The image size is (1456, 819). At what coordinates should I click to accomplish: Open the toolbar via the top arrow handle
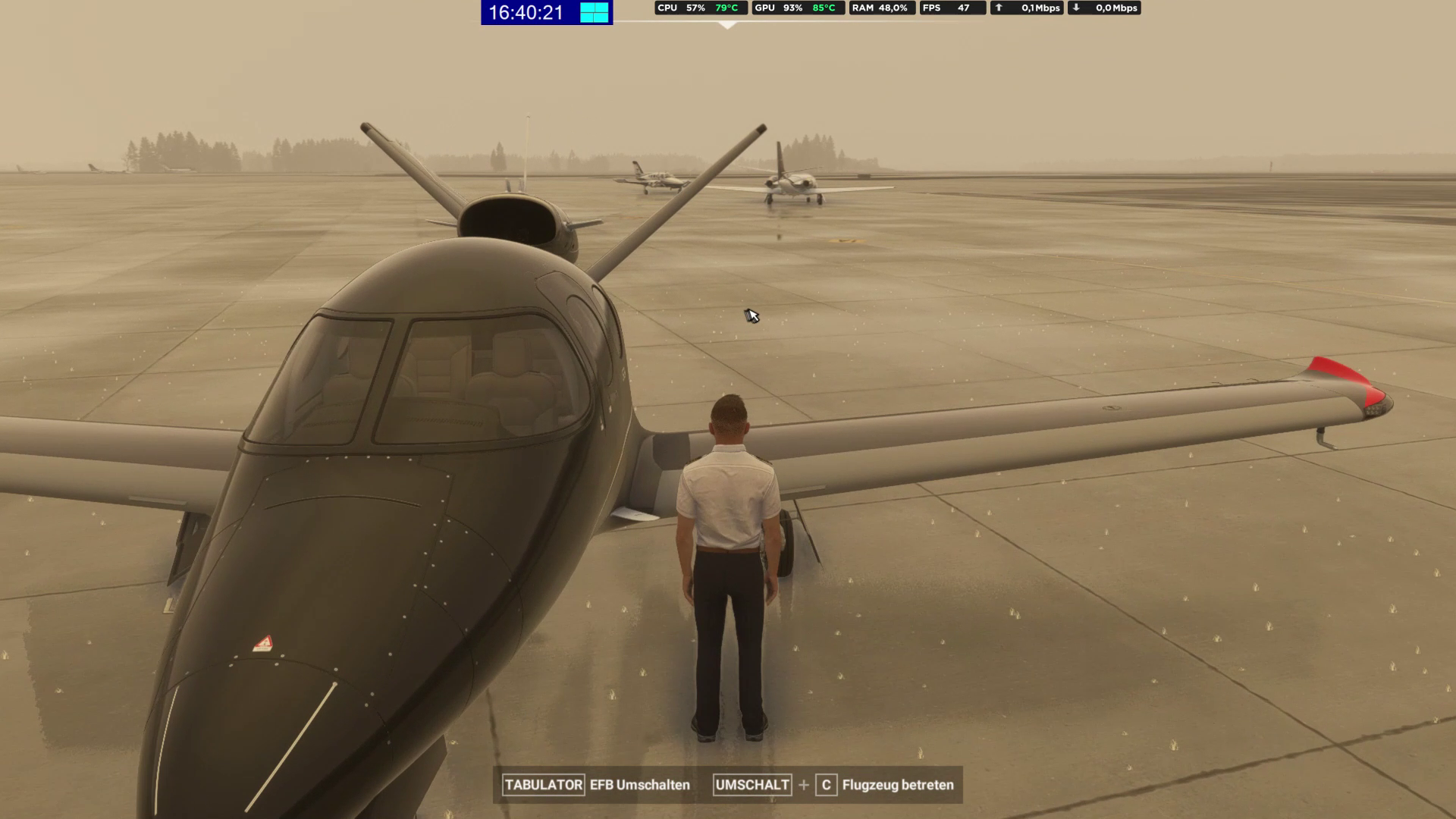point(727,25)
